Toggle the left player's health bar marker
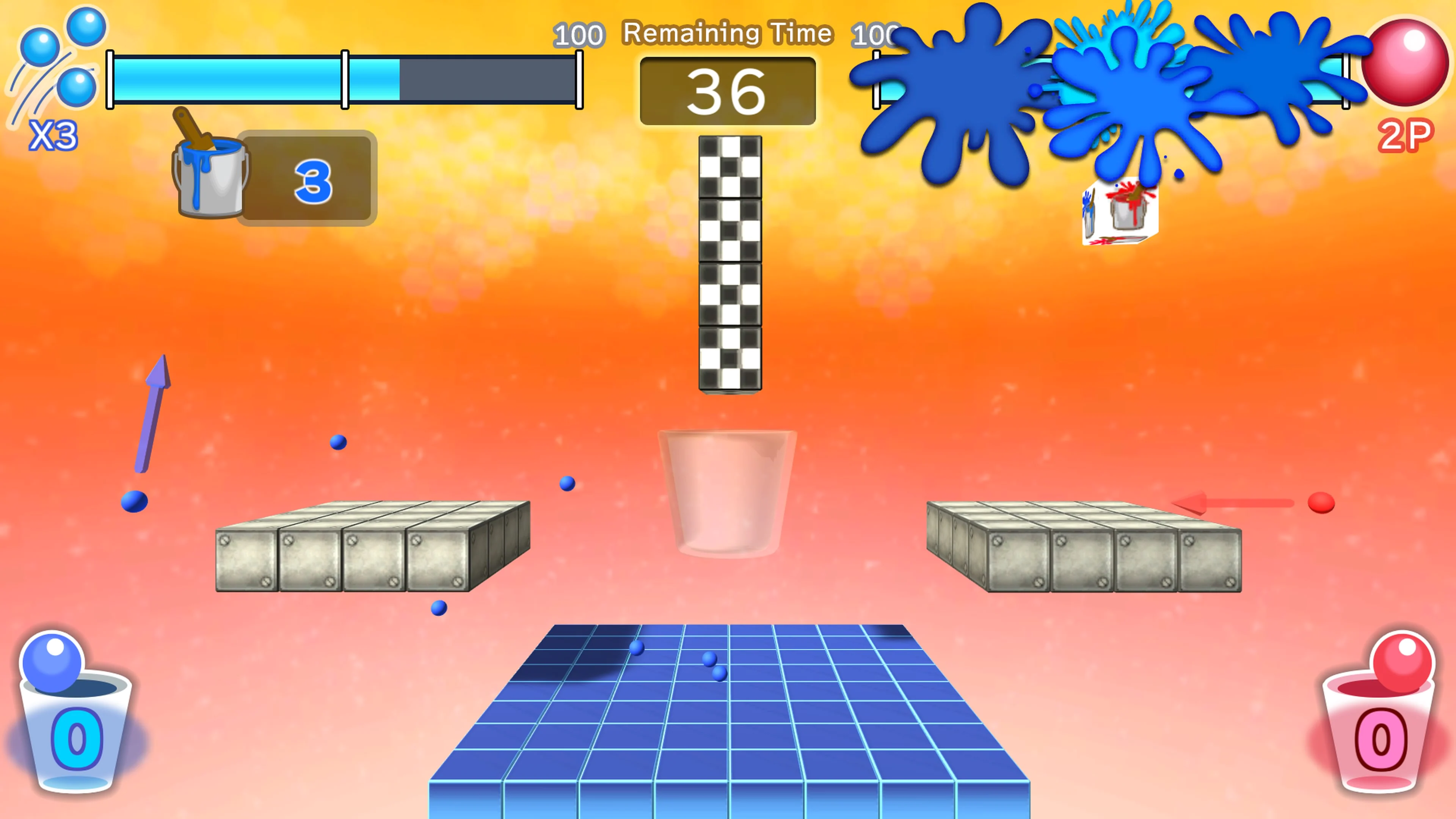Viewport: 1456px width, 819px height. tap(345, 79)
